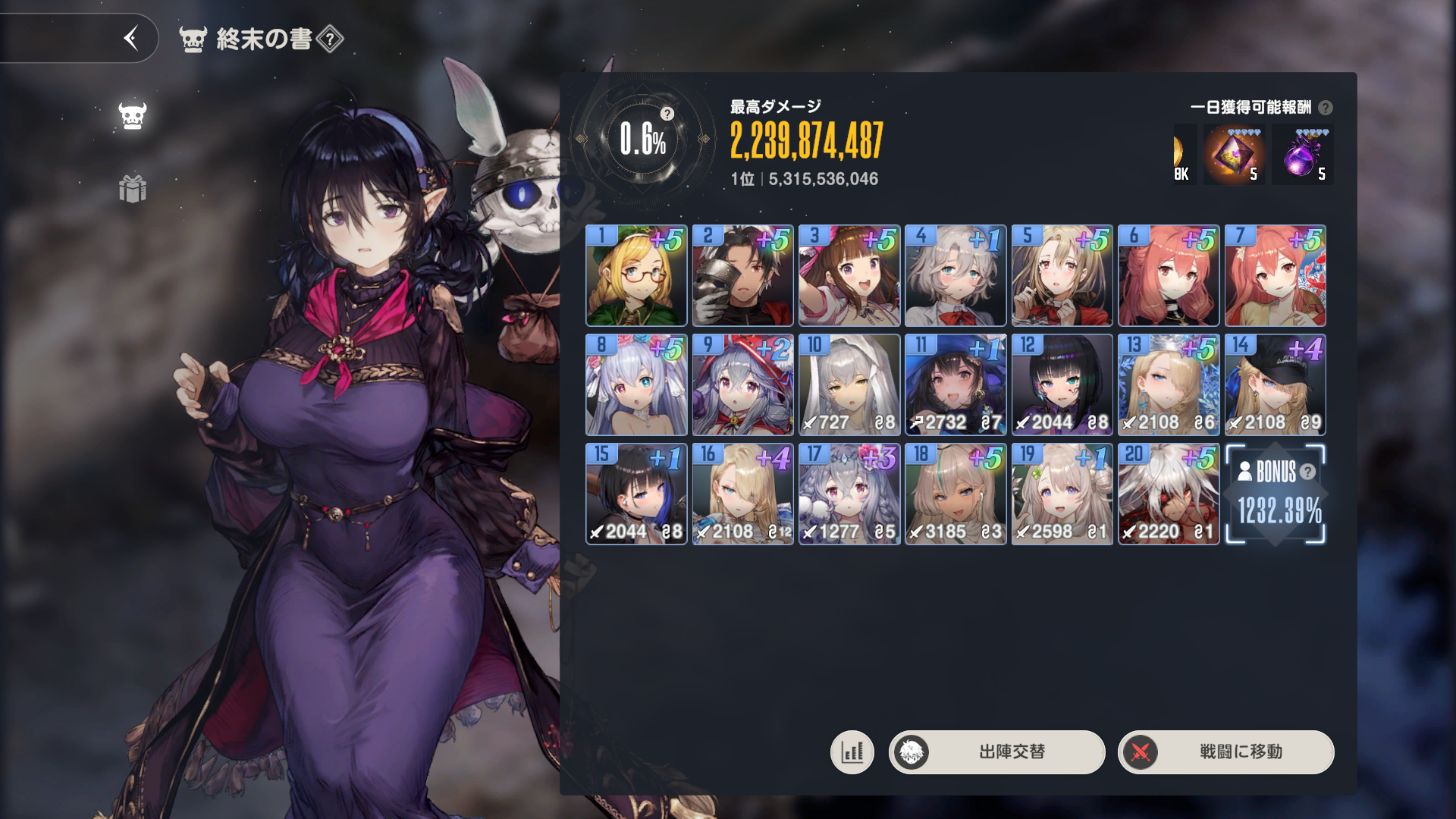Viewport: 1456px width, 819px height.
Task: Go back with the arrow button
Action: click(131, 38)
